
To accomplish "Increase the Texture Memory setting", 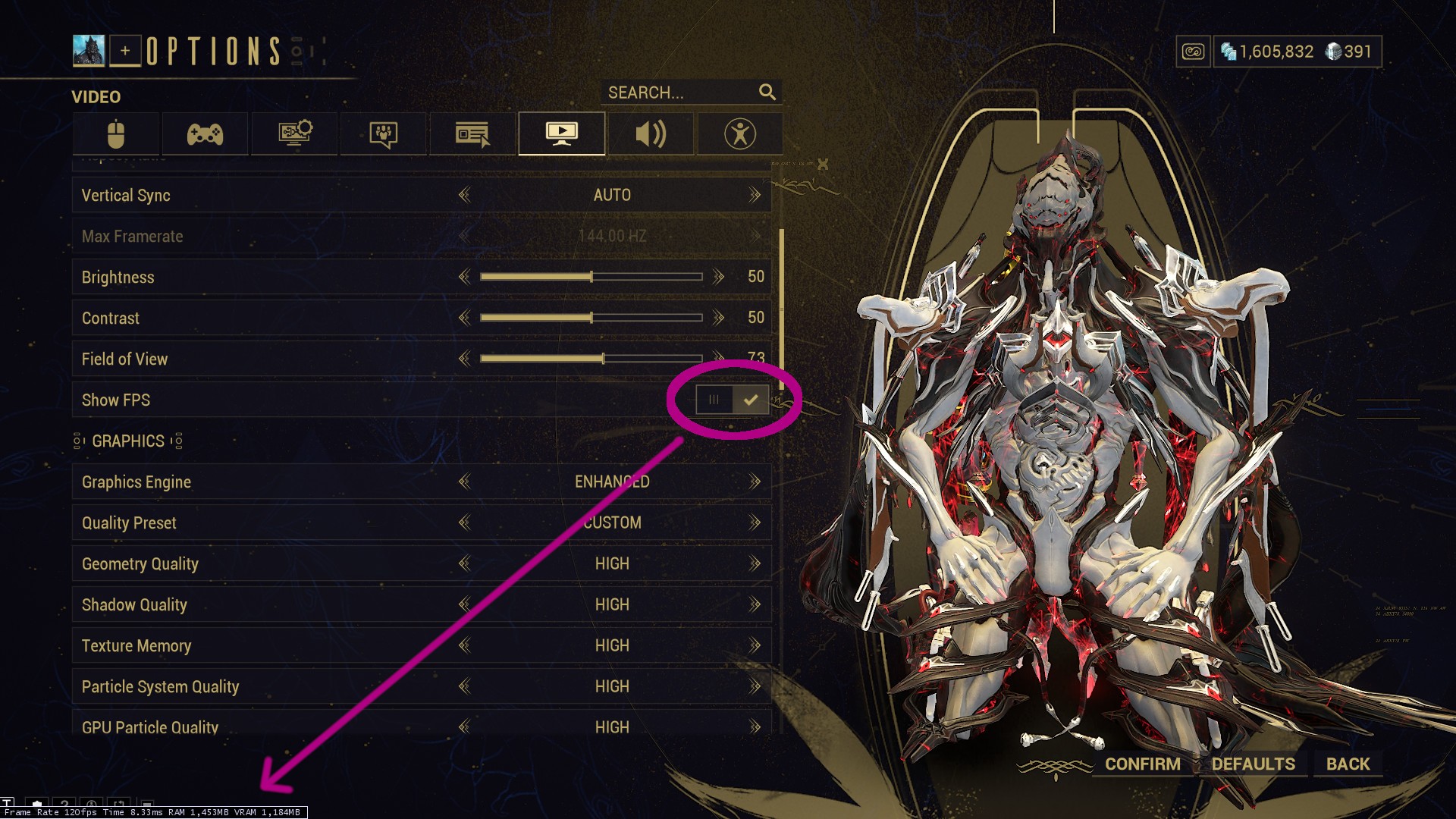I will [x=755, y=645].
